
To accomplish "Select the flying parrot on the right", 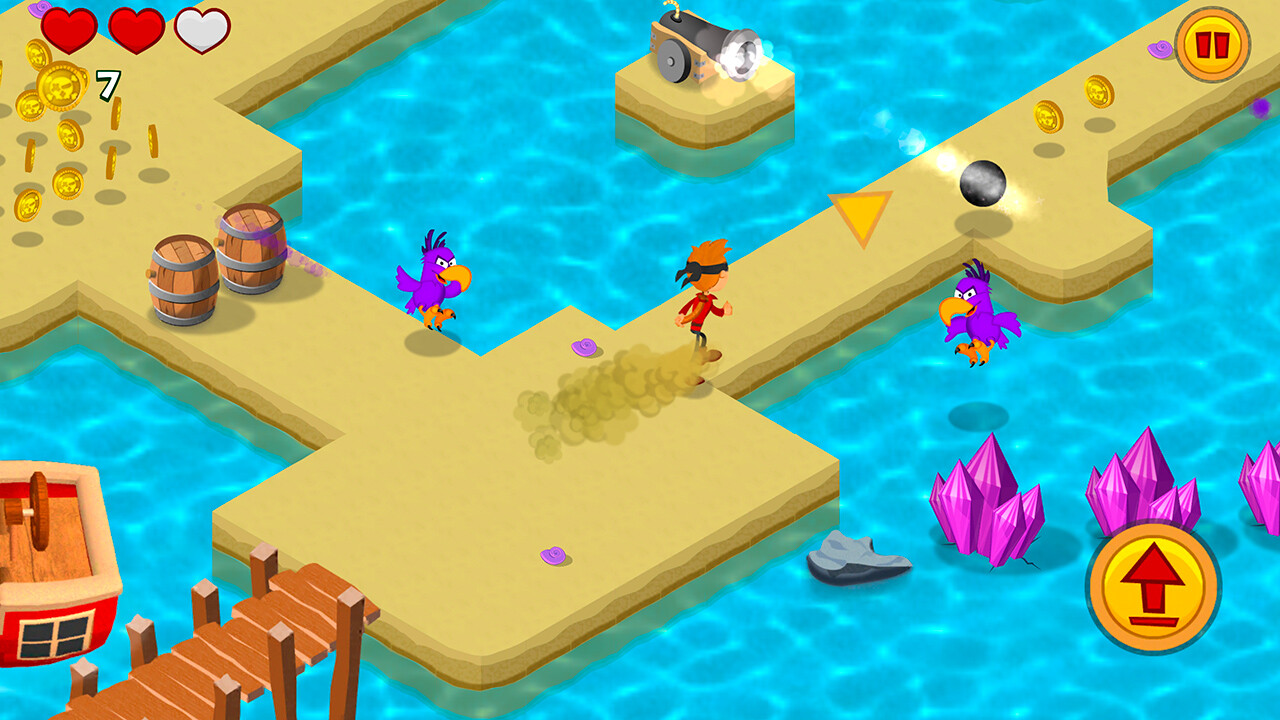I will click(975, 317).
